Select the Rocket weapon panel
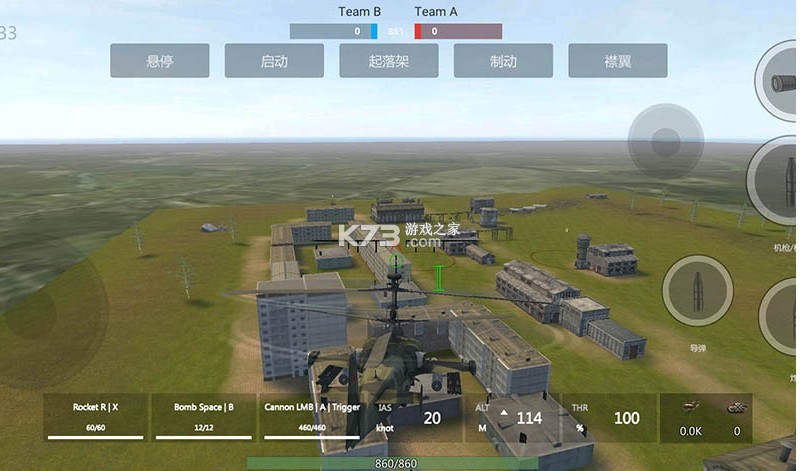 (x=96, y=417)
